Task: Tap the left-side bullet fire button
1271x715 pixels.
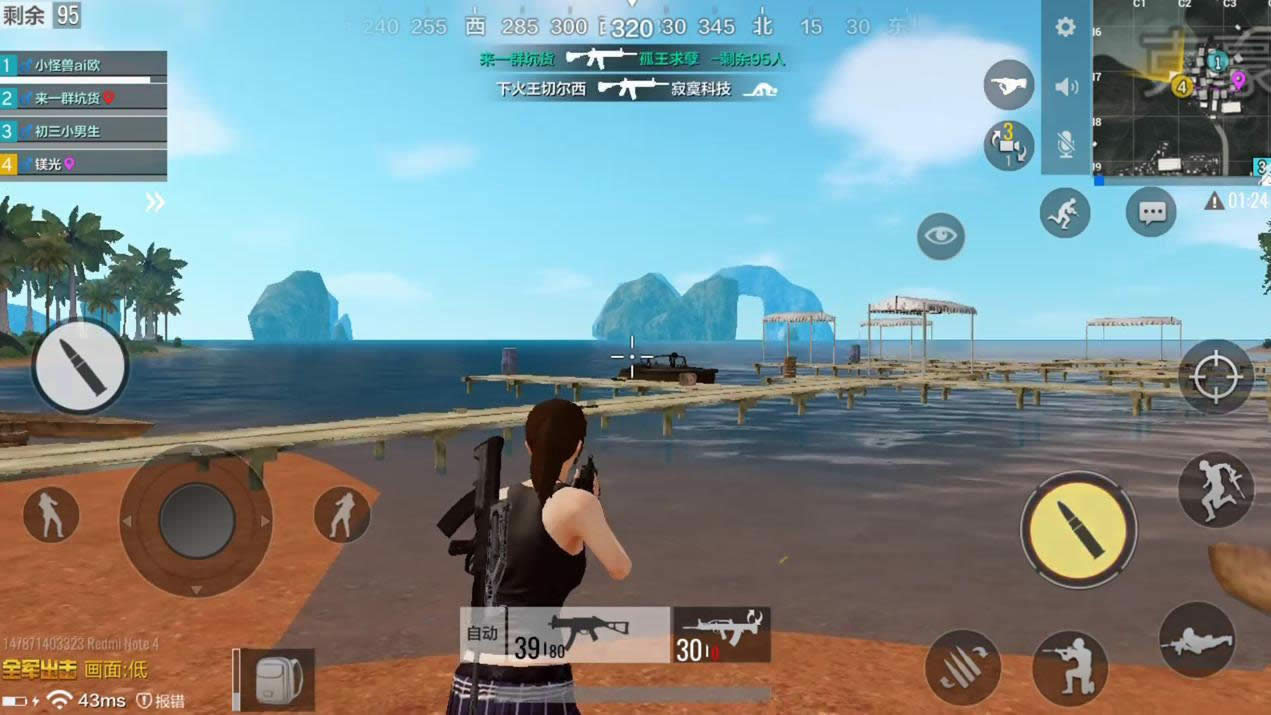Action: click(x=80, y=366)
